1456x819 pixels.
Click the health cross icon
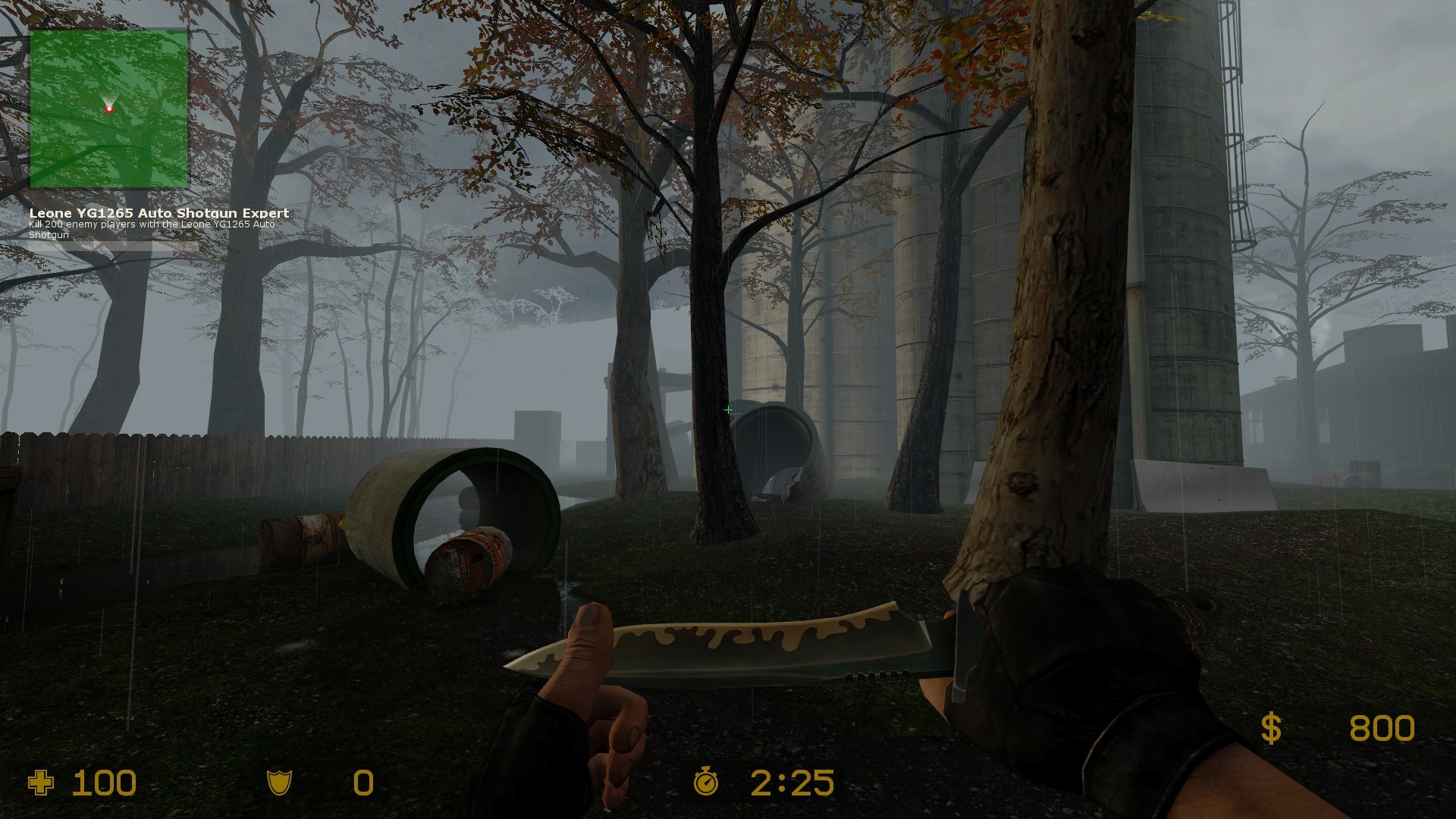[x=39, y=783]
